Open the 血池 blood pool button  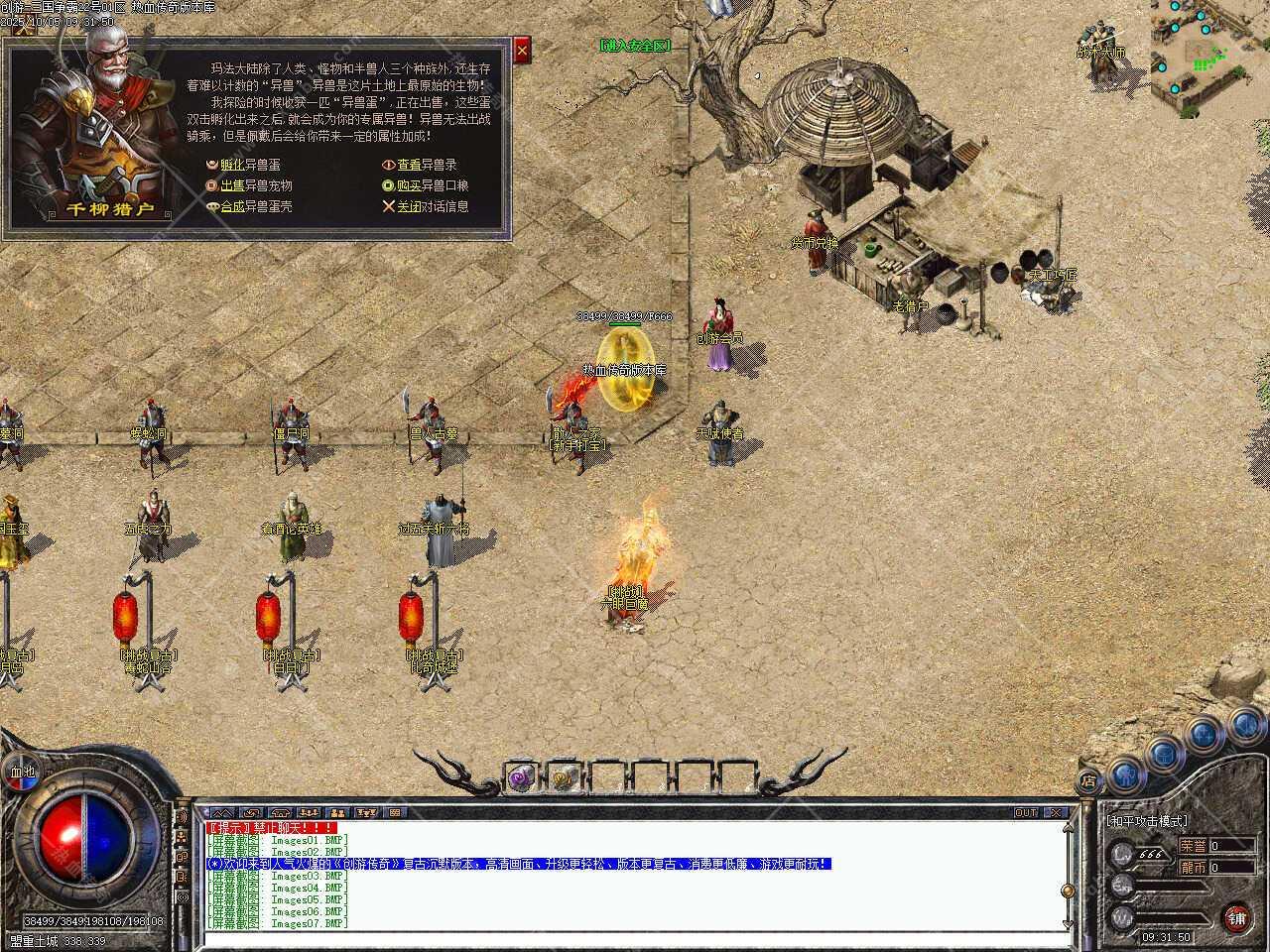point(21,772)
